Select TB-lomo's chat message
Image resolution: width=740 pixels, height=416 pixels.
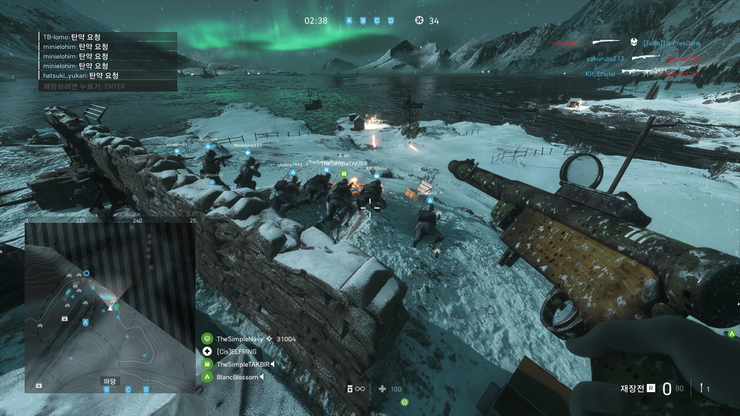pyautogui.click(x=80, y=37)
